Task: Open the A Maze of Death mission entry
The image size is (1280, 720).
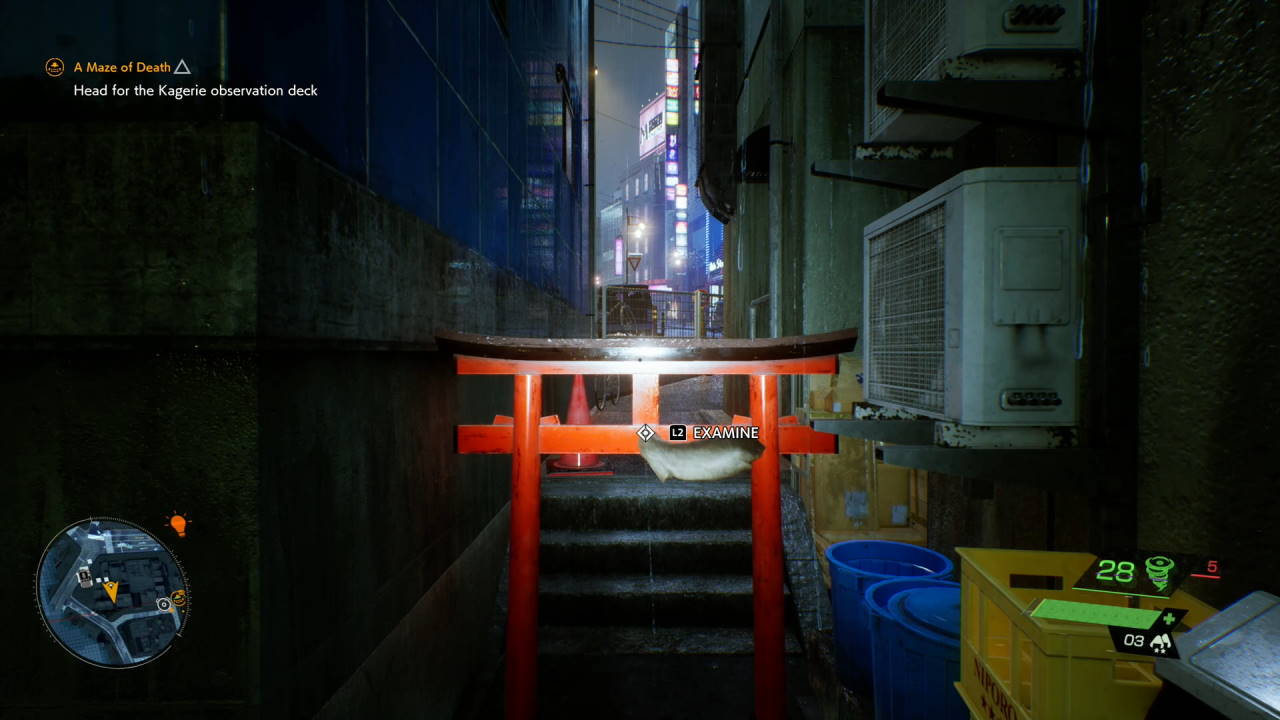Action: click(x=123, y=67)
